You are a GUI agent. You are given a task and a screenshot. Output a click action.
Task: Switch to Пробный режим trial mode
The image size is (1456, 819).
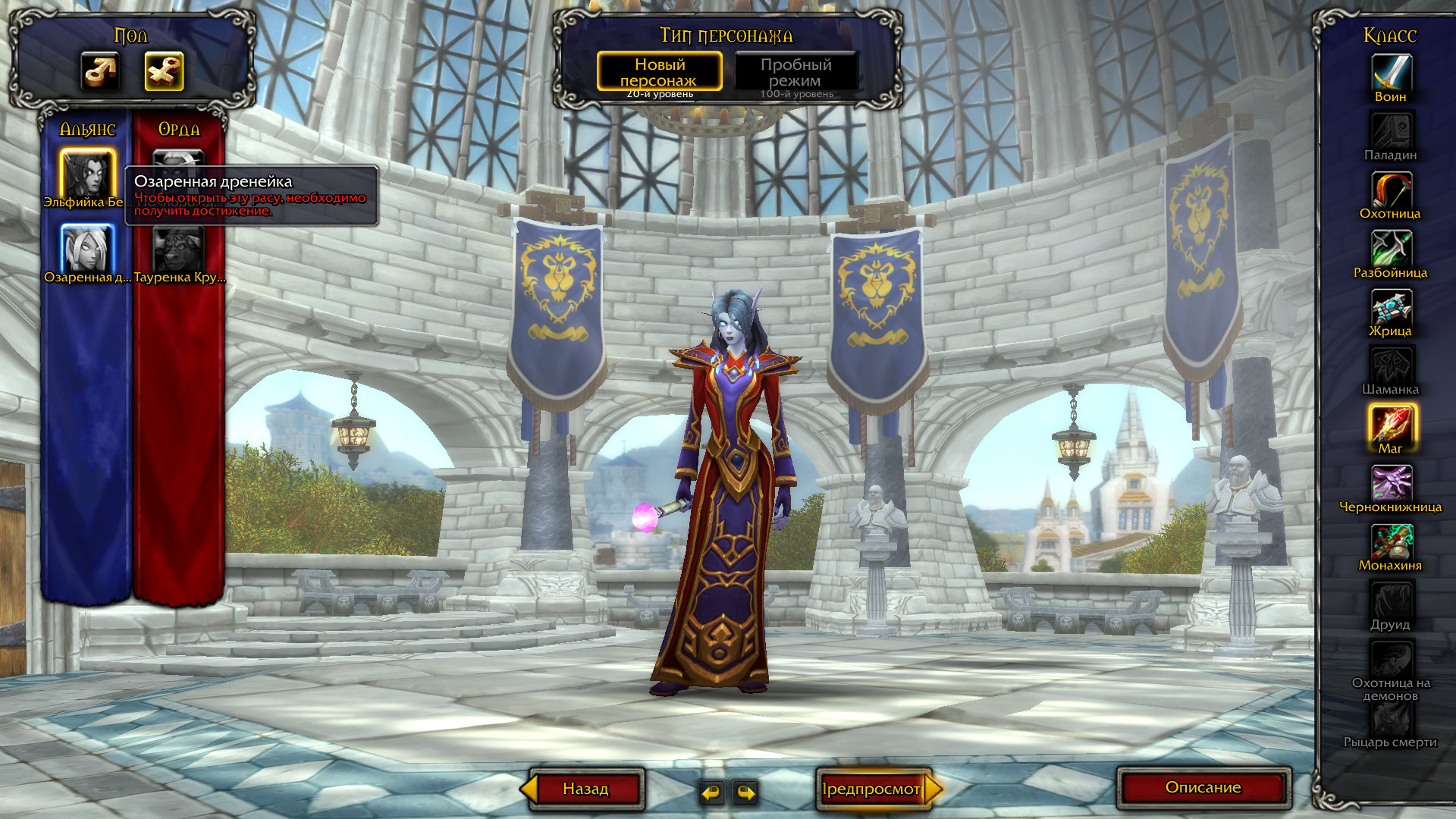(795, 72)
